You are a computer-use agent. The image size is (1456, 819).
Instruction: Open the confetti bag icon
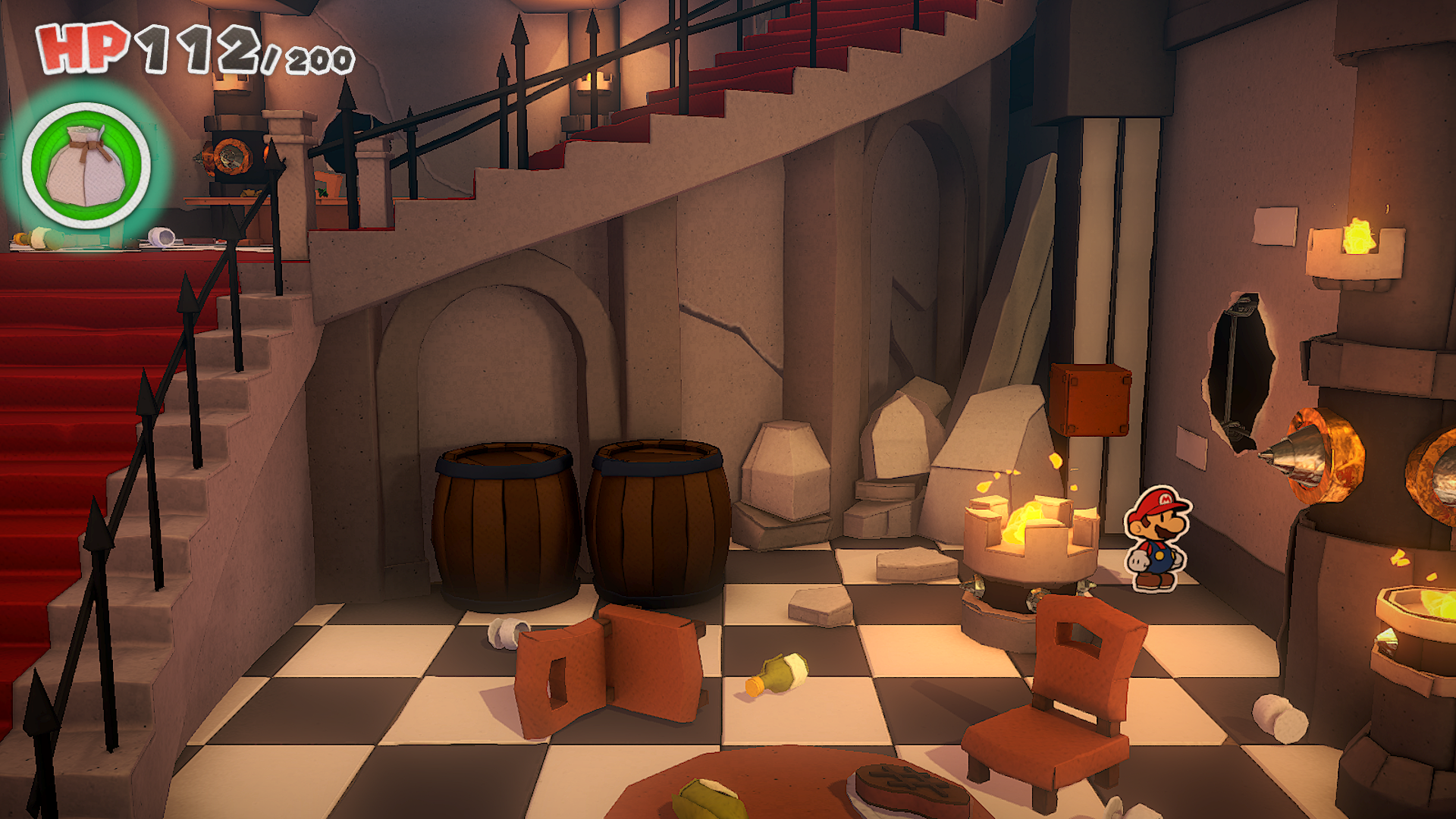coord(86,165)
